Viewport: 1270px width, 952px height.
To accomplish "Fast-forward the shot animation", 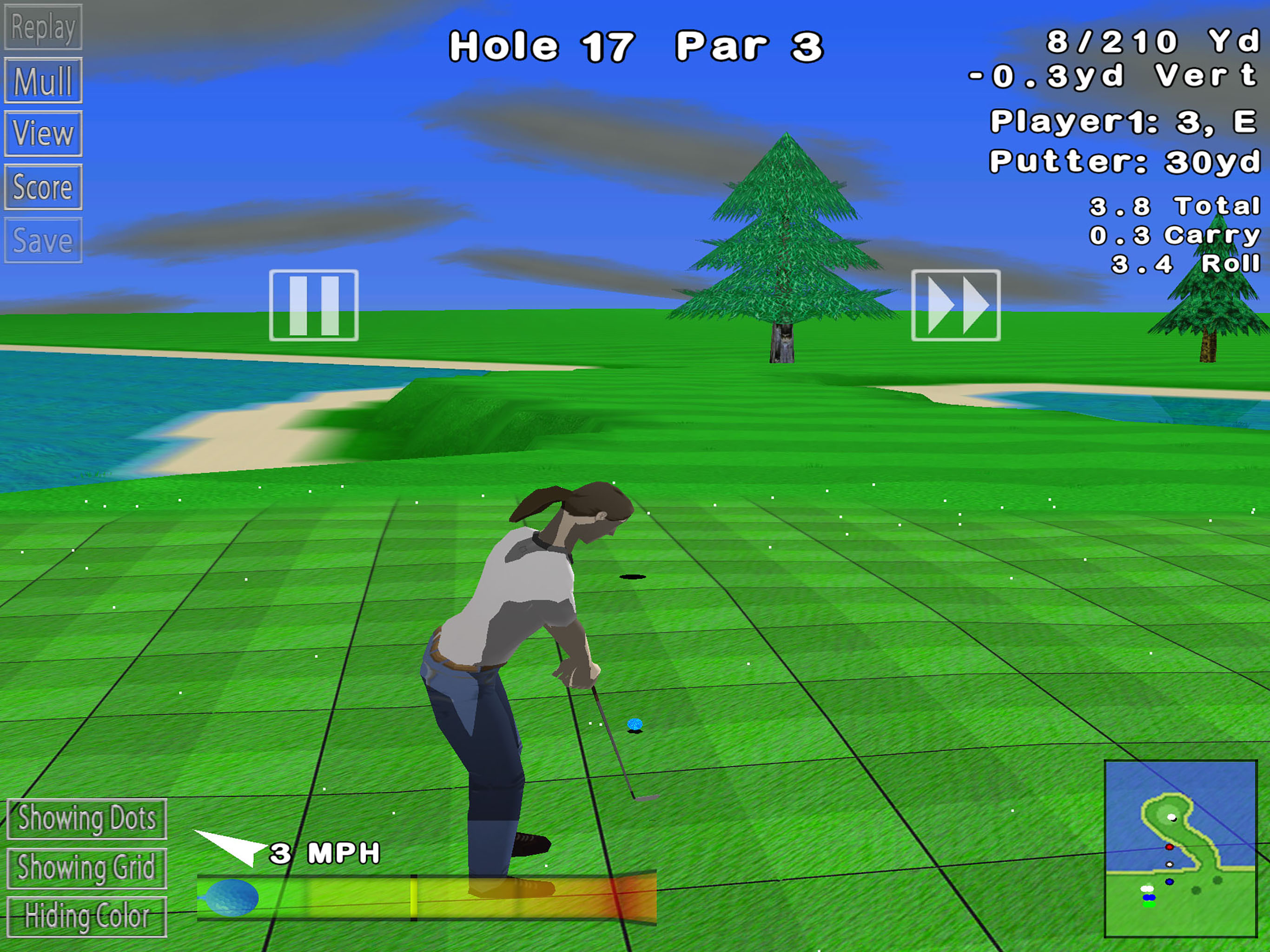I will click(955, 305).
